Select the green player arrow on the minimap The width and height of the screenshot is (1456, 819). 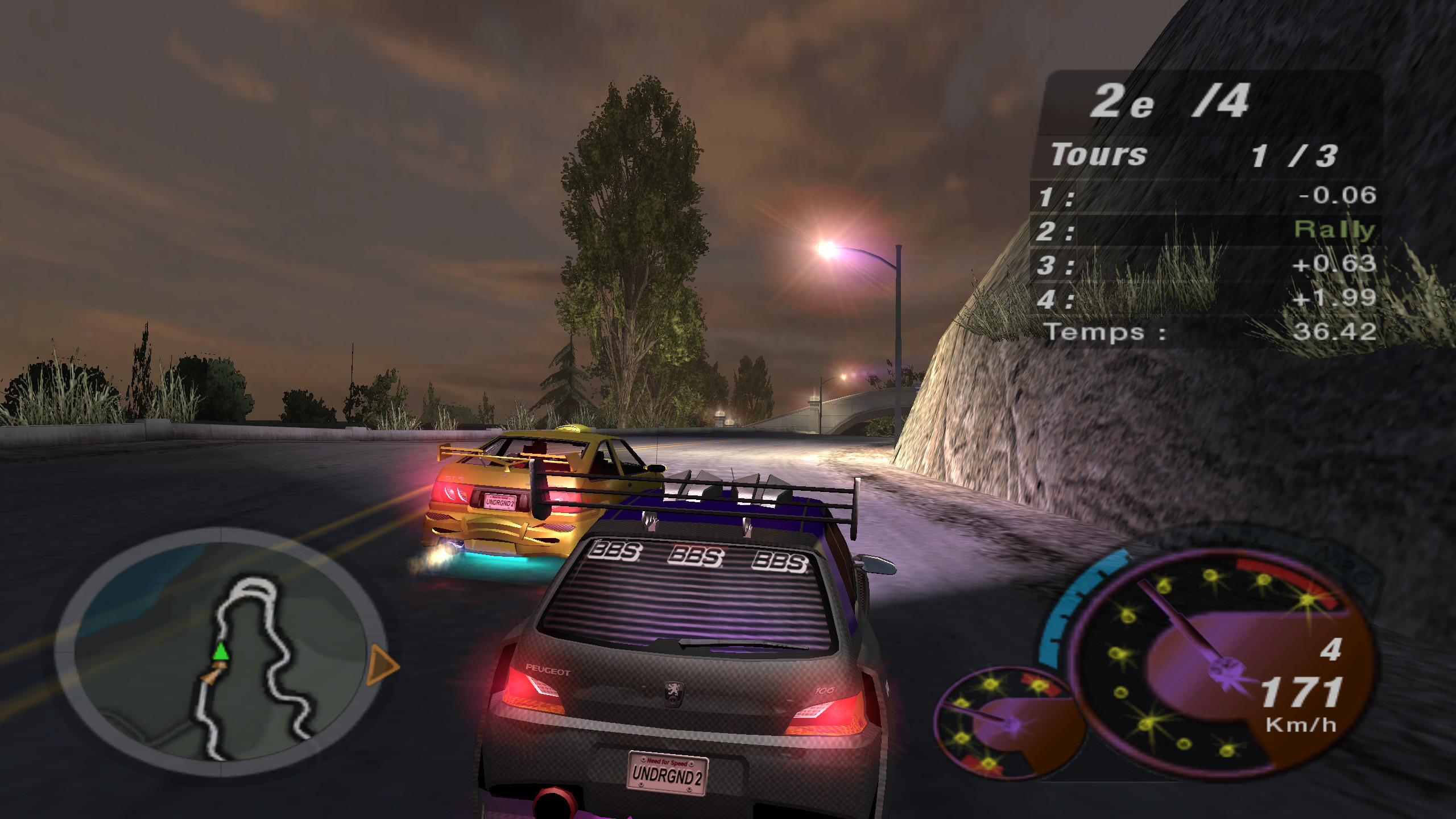(221, 652)
